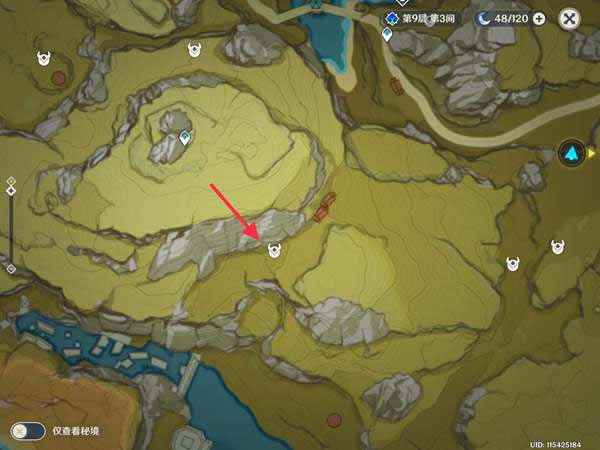Select the waypoint pin below the abyss tracker
Screen dimensions: 600x450
[387, 36]
